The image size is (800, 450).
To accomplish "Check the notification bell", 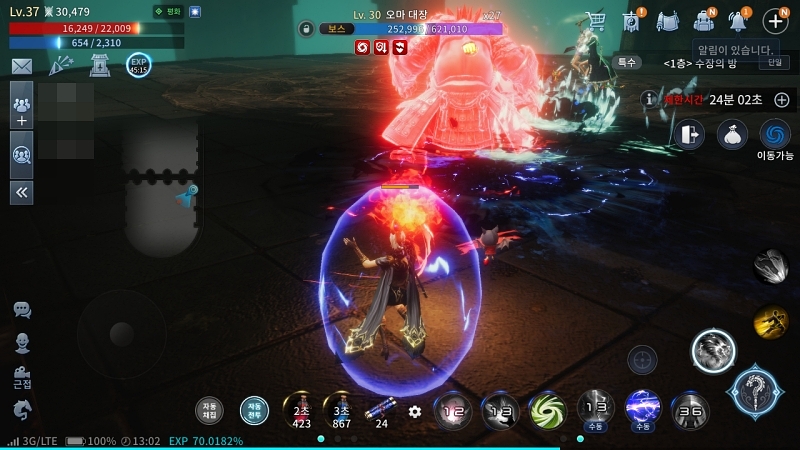I will pos(739,20).
